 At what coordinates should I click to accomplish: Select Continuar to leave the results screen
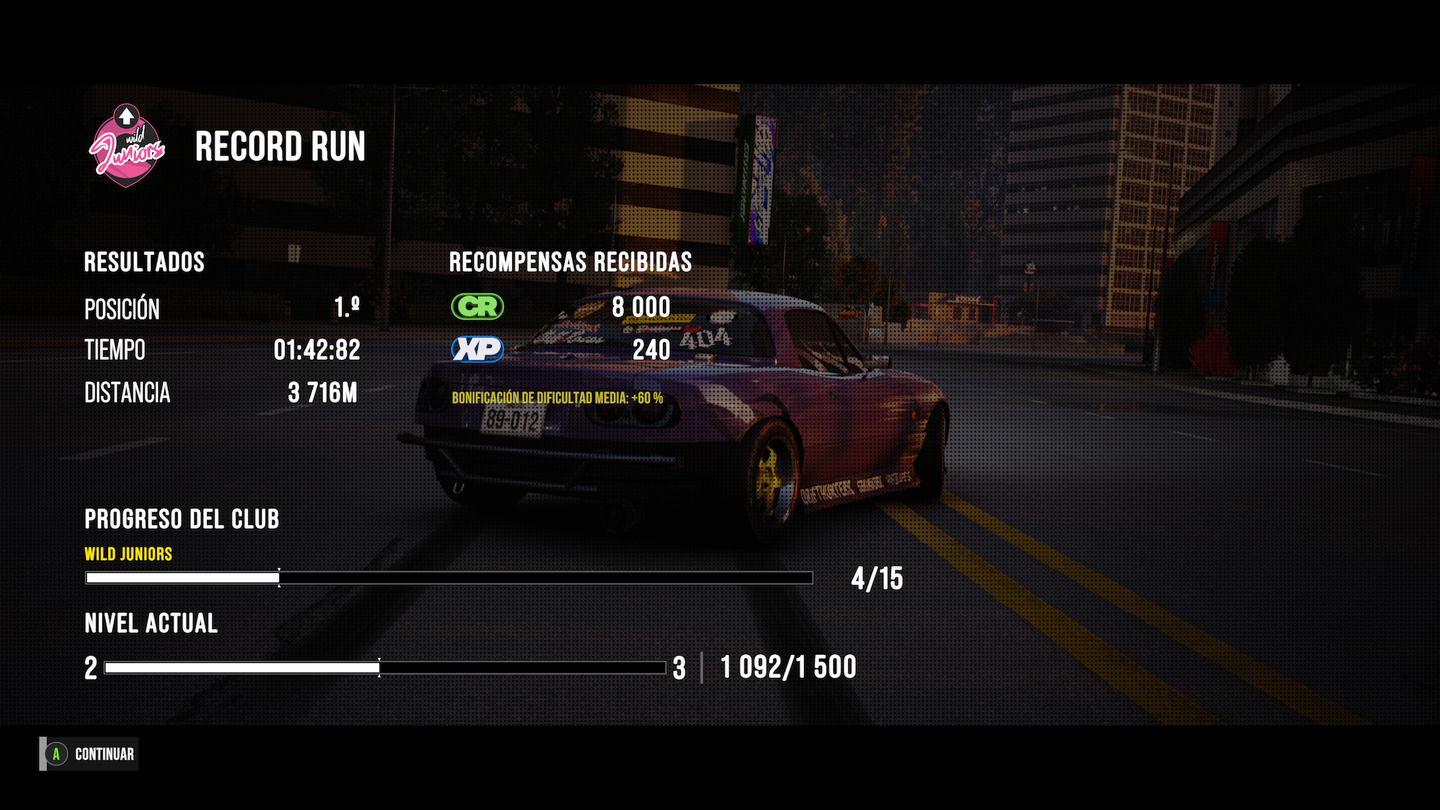[91, 754]
